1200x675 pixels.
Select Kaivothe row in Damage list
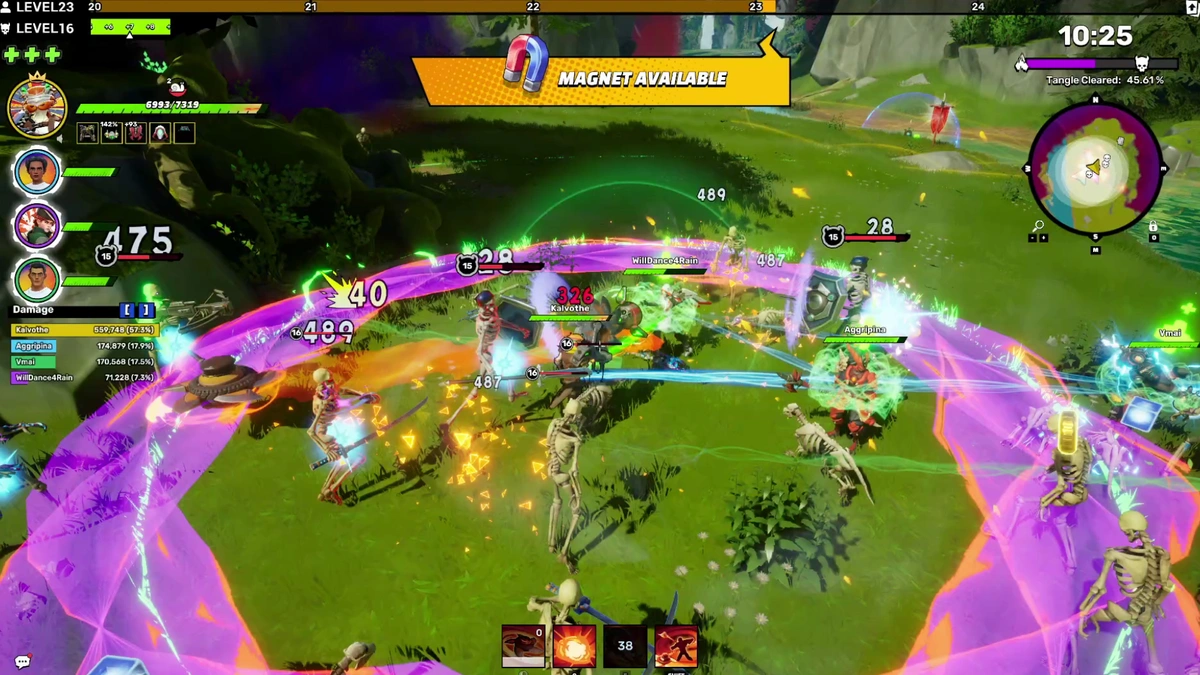pos(84,329)
